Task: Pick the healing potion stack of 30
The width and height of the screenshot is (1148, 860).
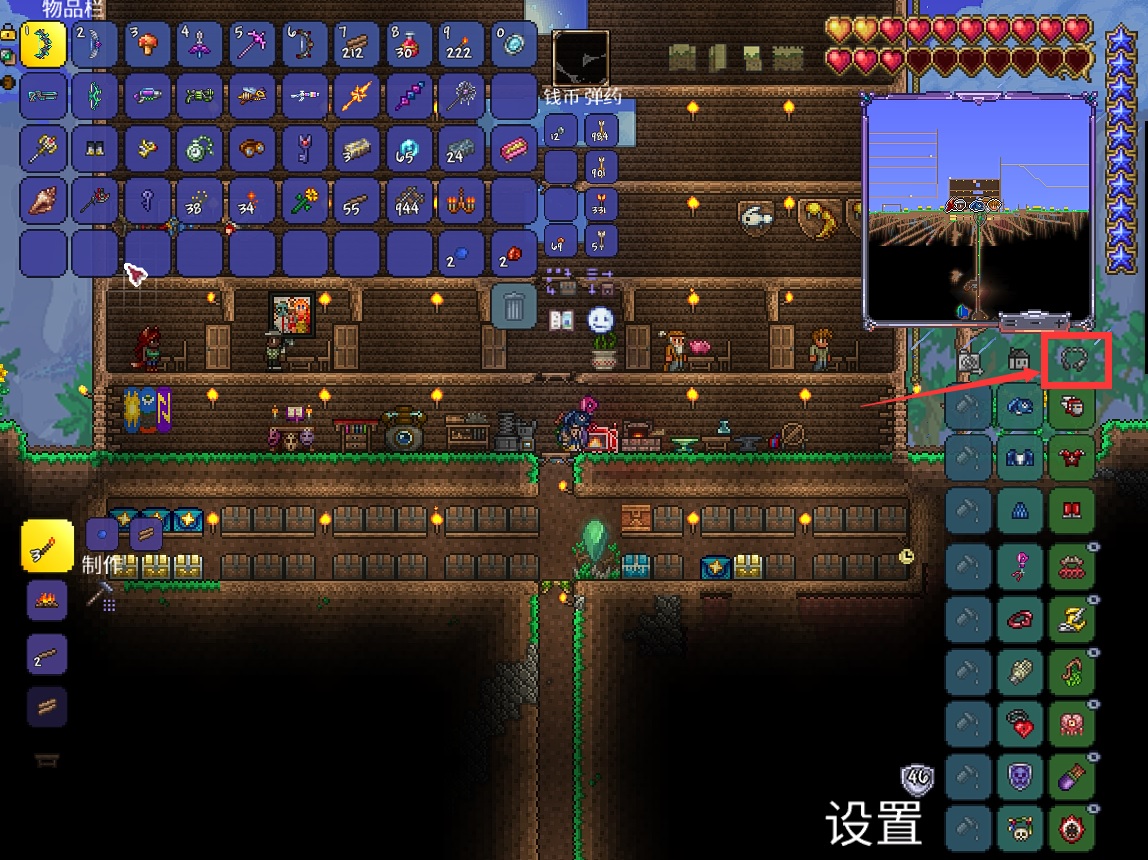Action: [x=408, y=45]
